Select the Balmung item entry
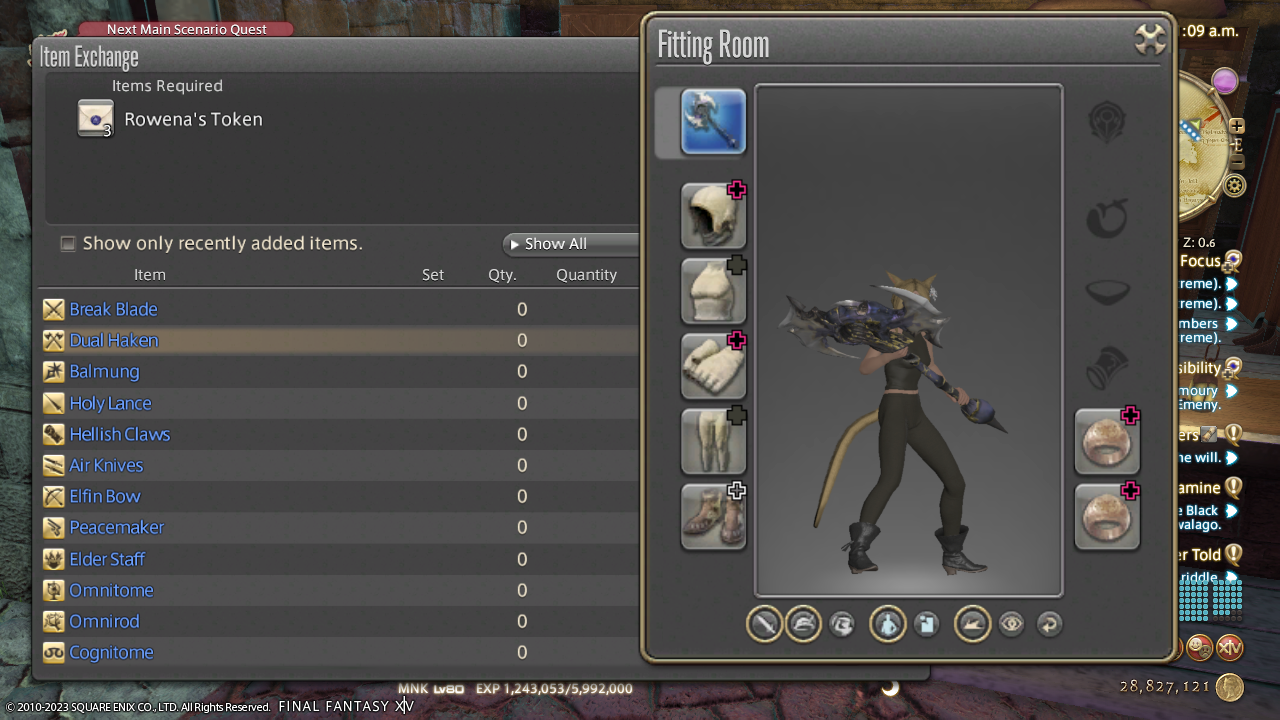The height and width of the screenshot is (720, 1280). pyautogui.click(x=104, y=372)
